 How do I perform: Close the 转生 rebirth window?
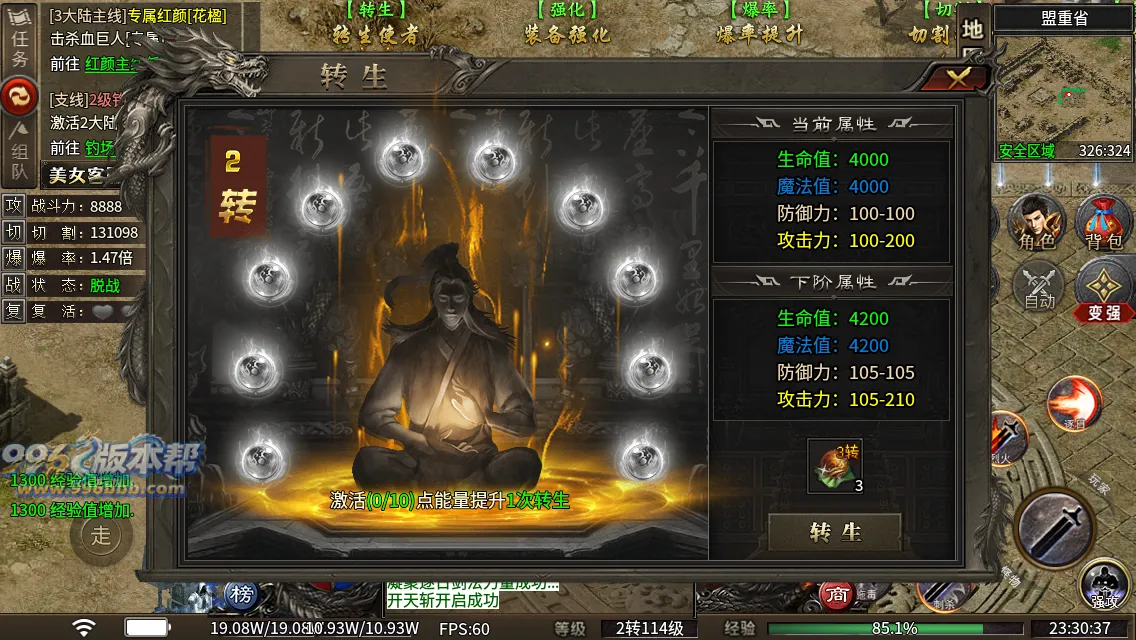[x=957, y=79]
